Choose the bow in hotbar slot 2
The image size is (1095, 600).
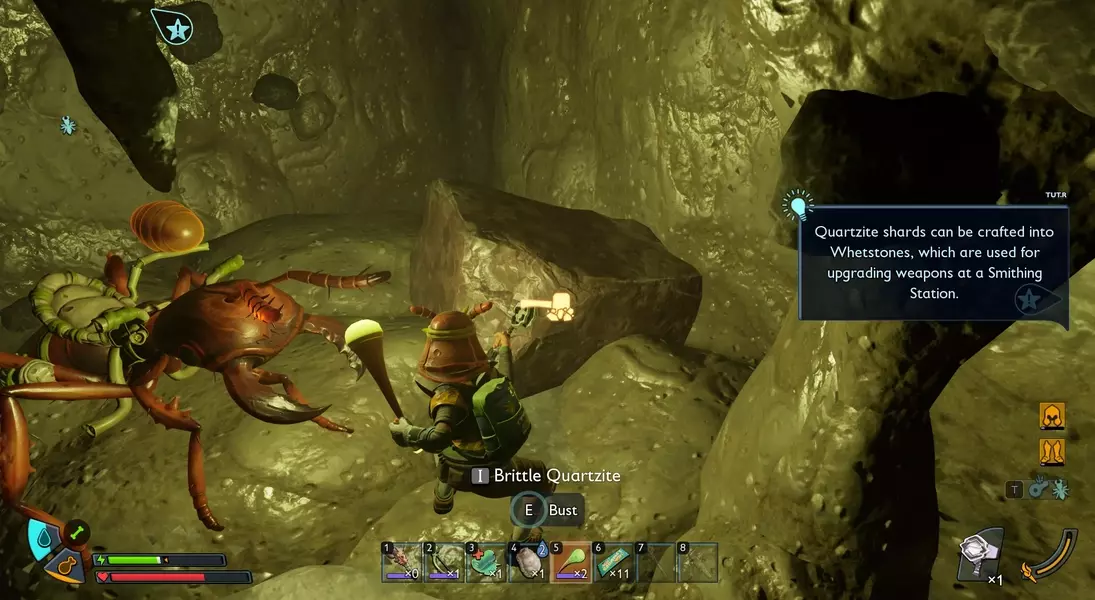tap(443, 562)
